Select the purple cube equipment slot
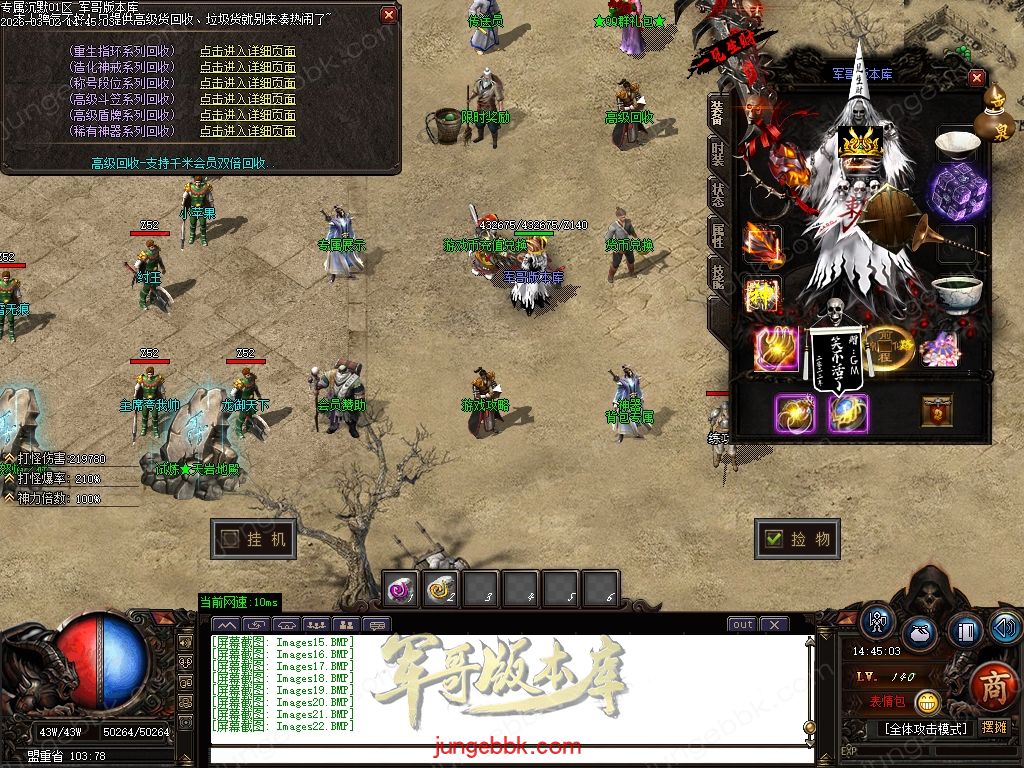1024x768 pixels. click(957, 190)
